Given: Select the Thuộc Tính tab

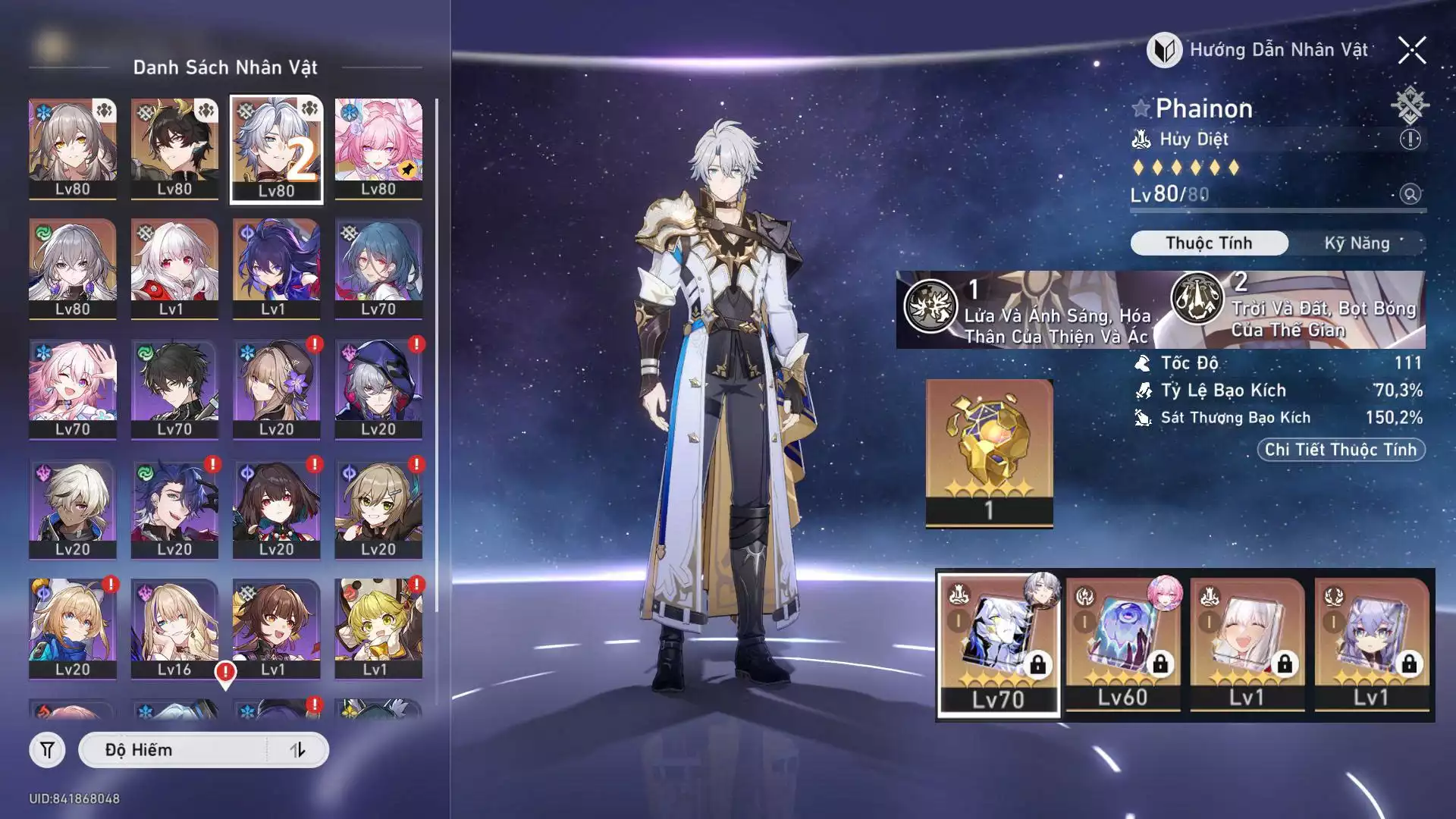Looking at the screenshot, I should (1209, 243).
